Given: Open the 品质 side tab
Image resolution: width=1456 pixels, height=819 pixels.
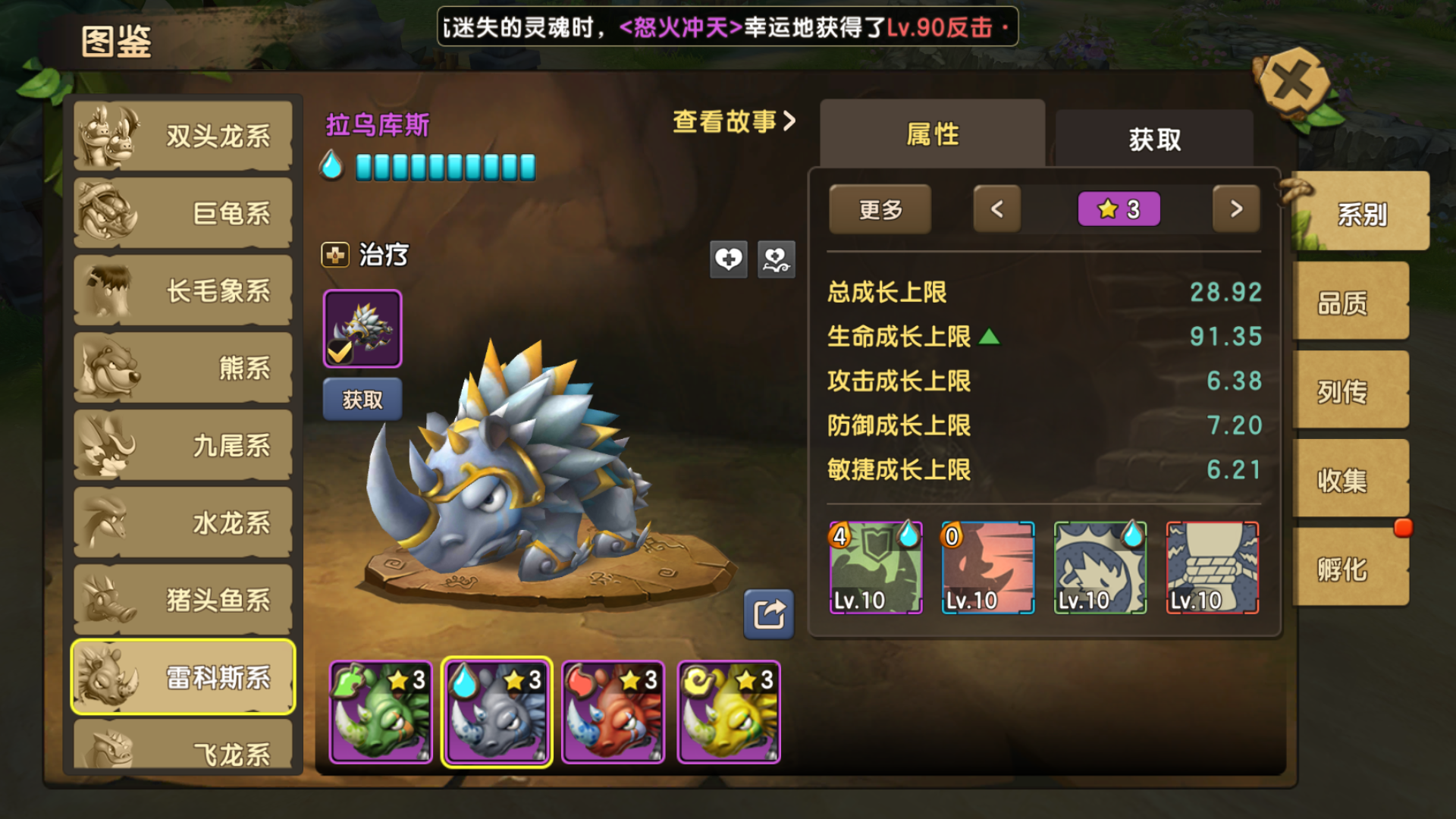Looking at the screenshot, I should click(x=1343, y=303).
